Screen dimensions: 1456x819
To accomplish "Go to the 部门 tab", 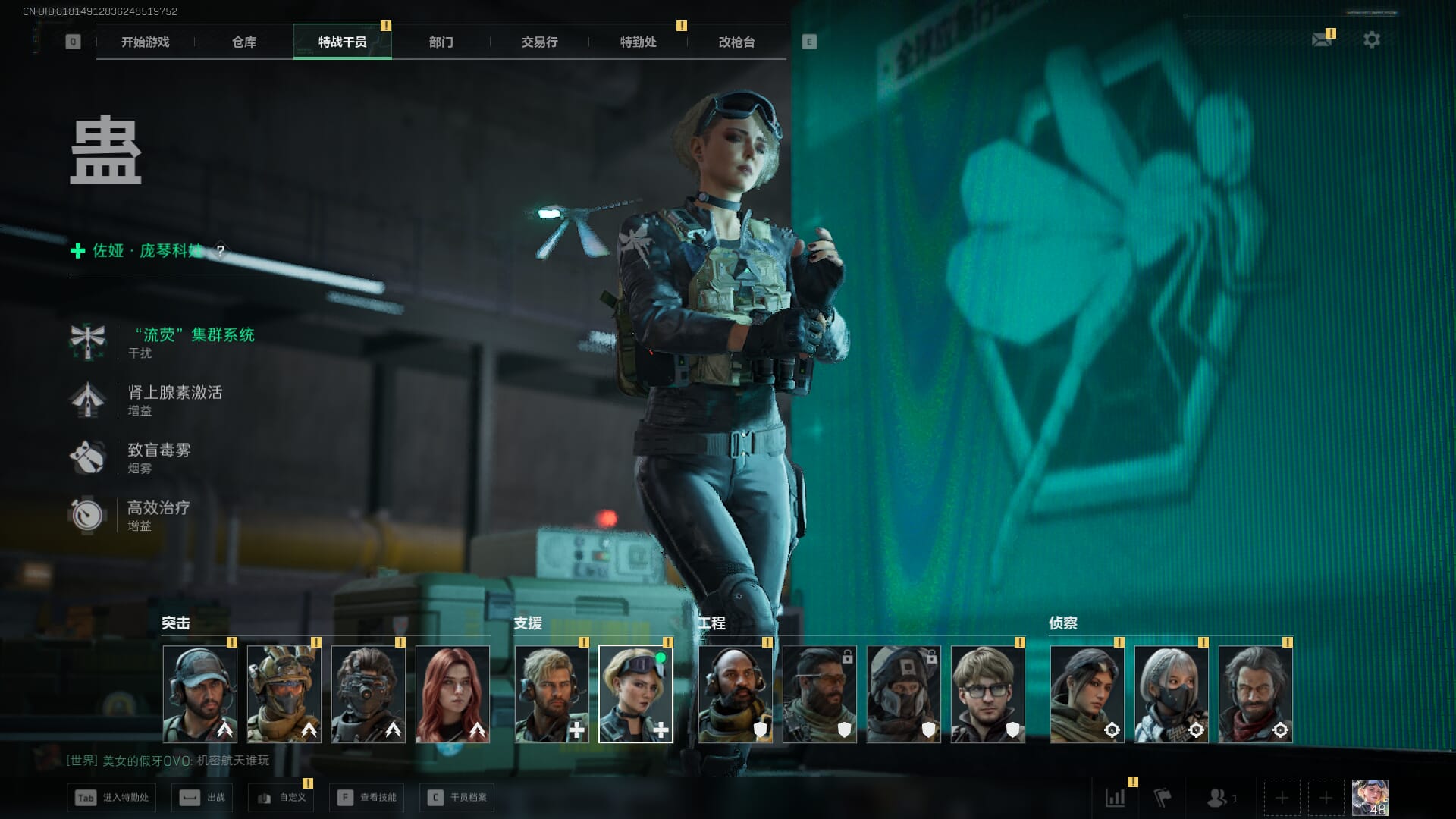I will (441, 42).
